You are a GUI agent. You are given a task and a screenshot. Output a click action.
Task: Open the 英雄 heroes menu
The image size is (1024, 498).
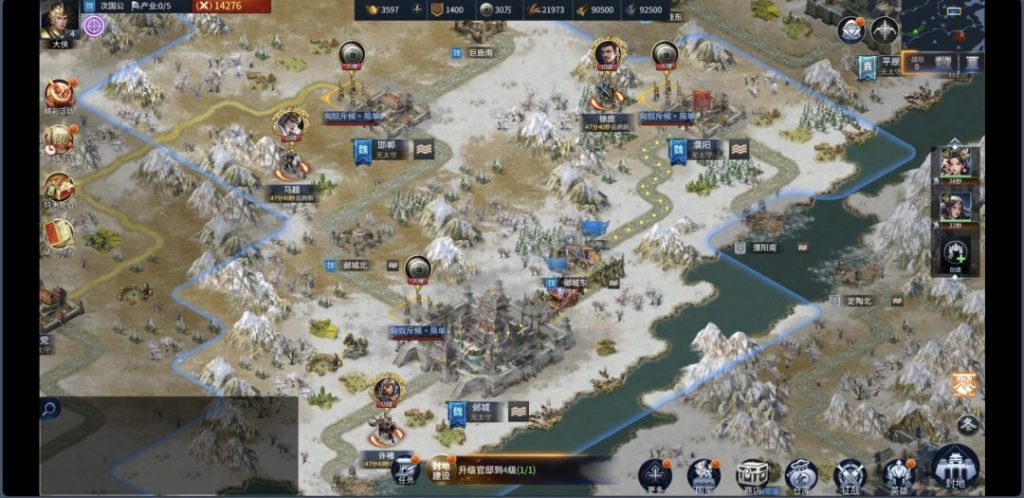coord(899,475)
